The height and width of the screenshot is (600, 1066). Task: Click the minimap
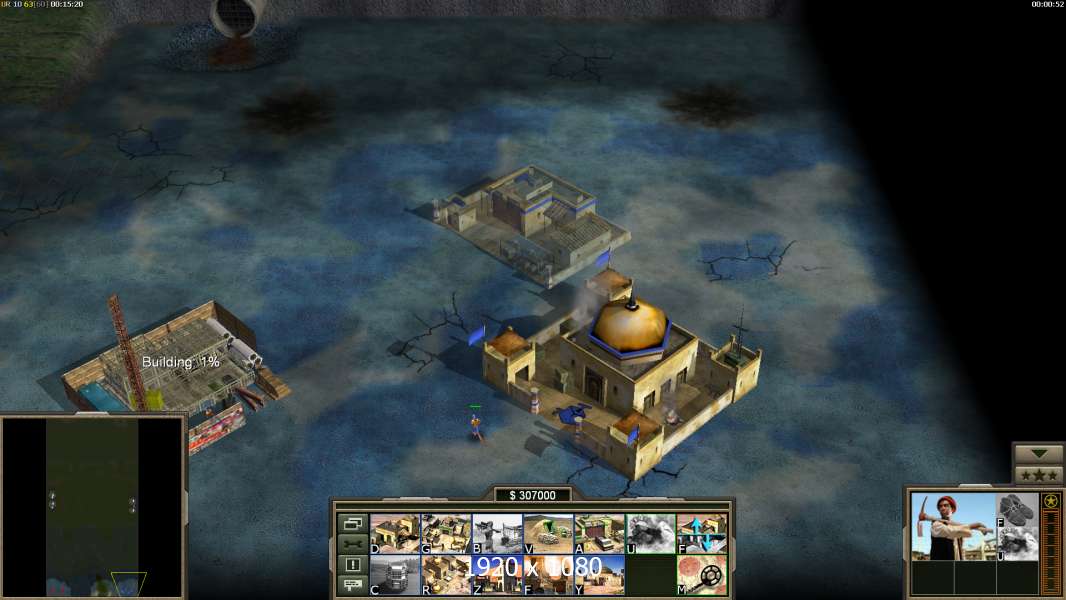92,507
